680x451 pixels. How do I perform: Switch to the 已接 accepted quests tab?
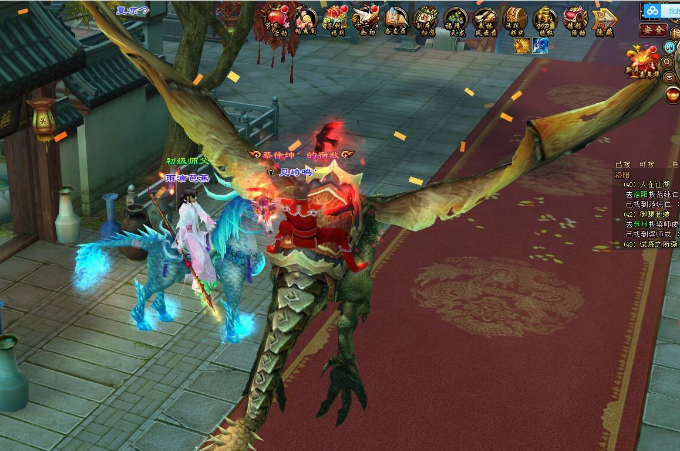coord(622,164)
